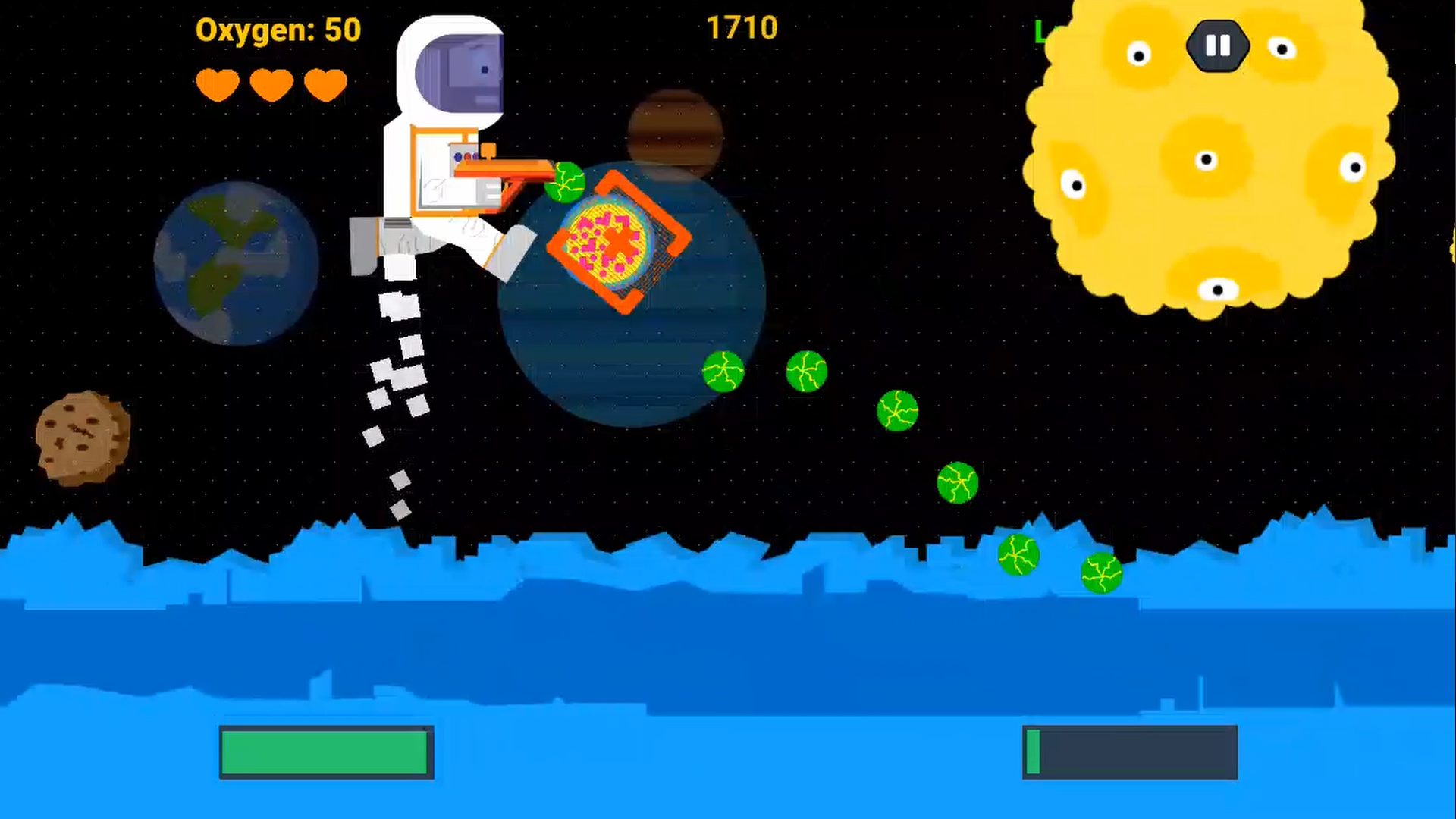
Task: Click the first orange heart icon
Action: 217,84
